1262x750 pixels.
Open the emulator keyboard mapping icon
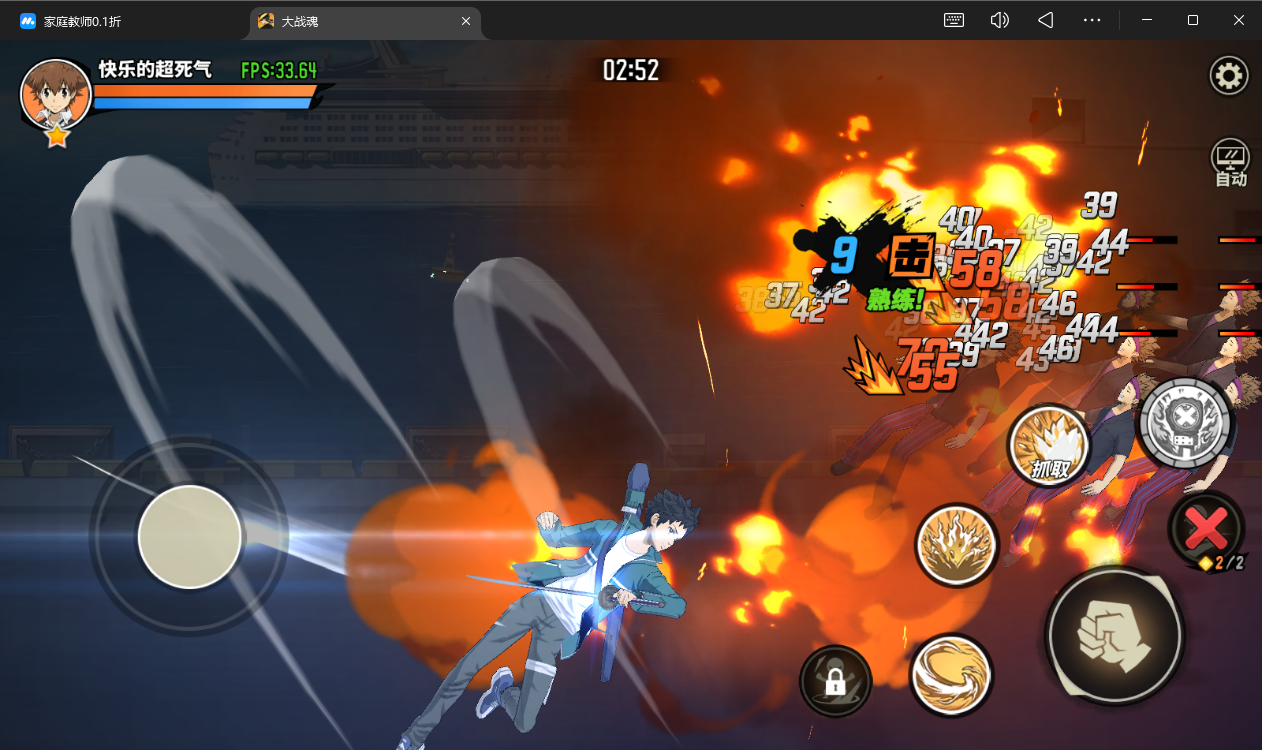click(953, 20)
